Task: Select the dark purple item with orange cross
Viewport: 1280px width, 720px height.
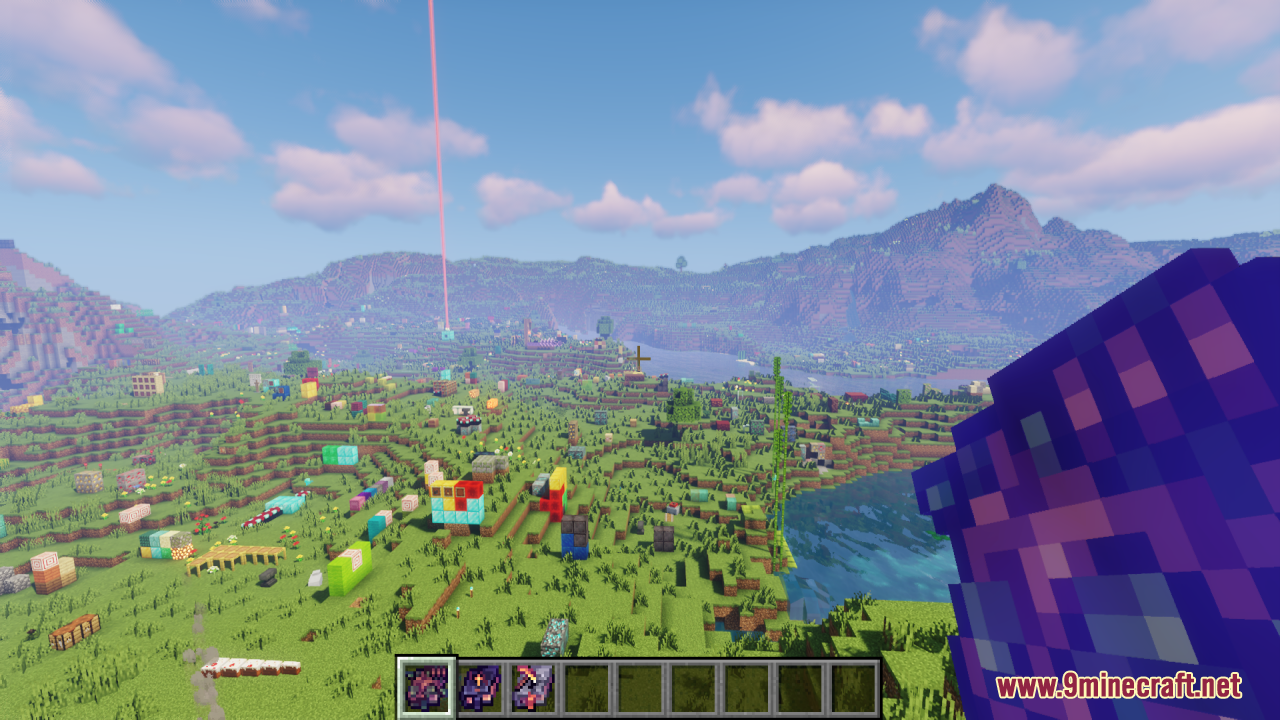Action: [480, 688]
